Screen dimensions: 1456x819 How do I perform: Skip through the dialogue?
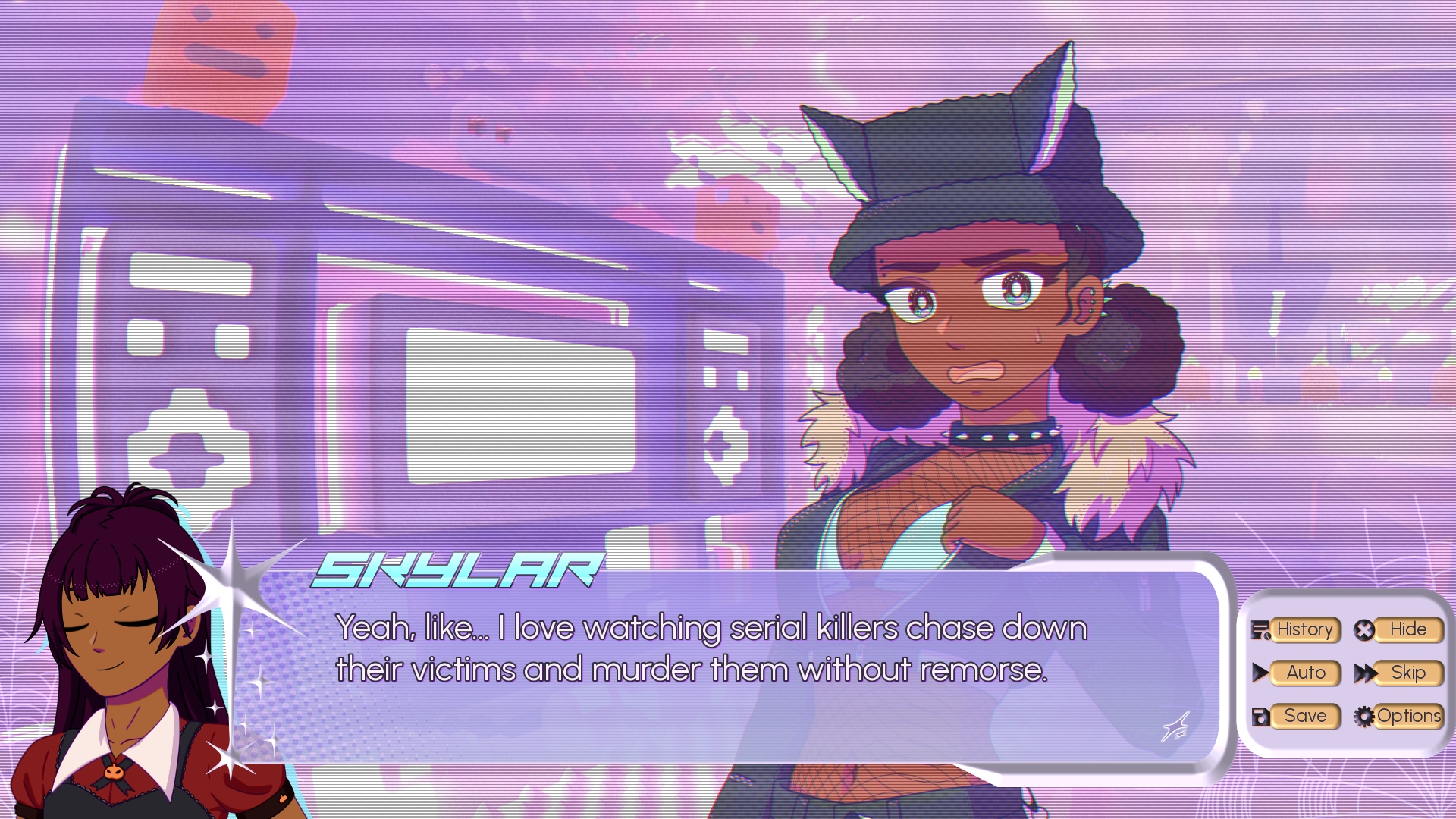pos(1407,673)
